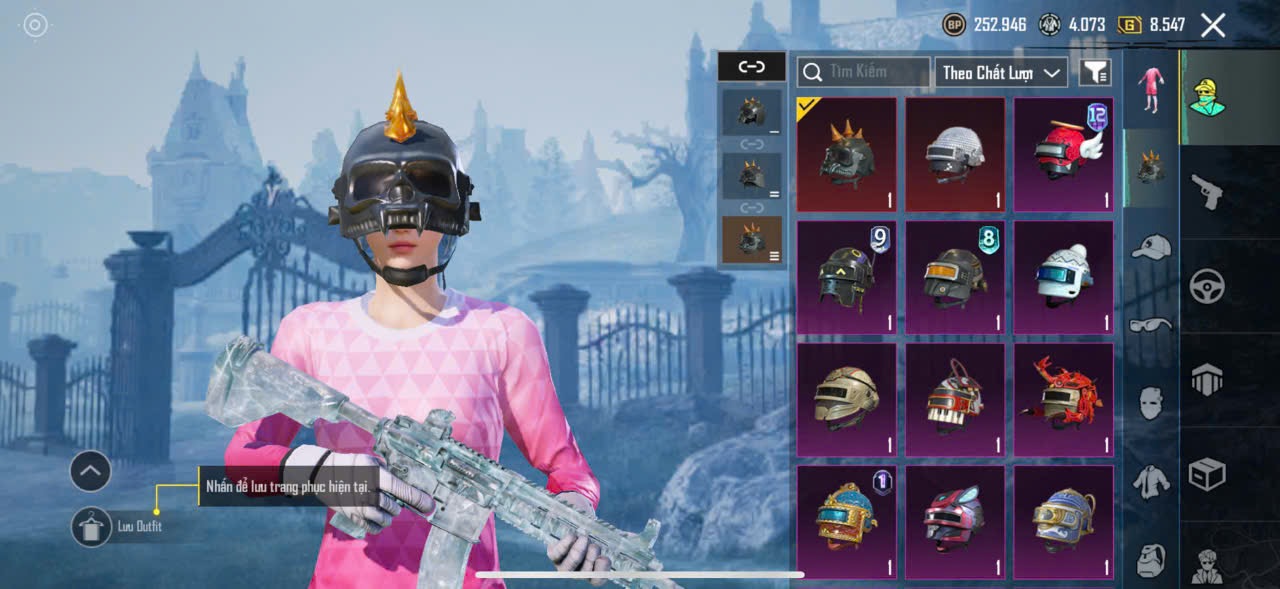Toggle the link icon above loadout presets
This screenshot has width=1280, height=589.
point(751,67)
